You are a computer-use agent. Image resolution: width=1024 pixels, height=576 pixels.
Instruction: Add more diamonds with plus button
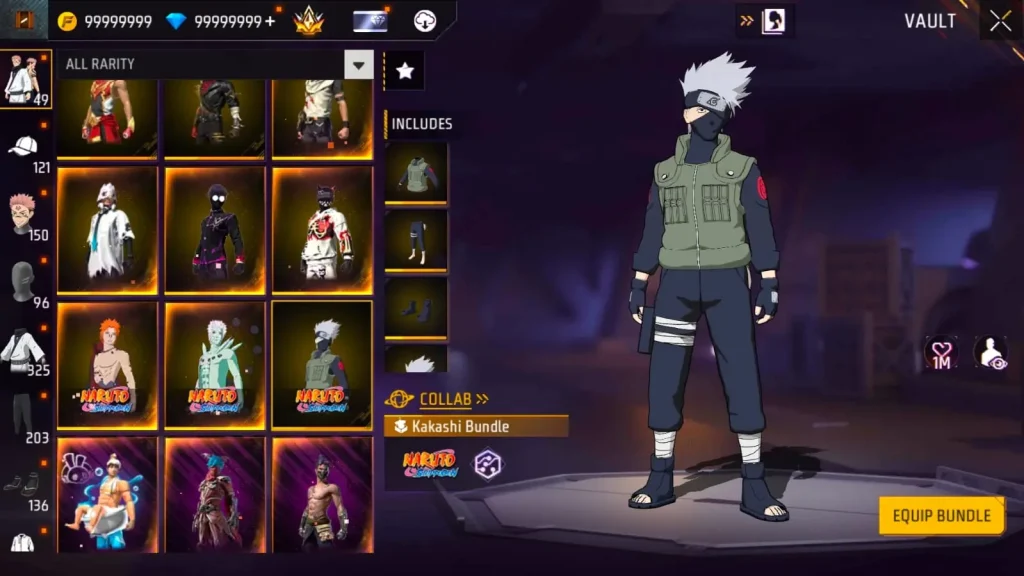pyautogui.click(x=270, y=21)
